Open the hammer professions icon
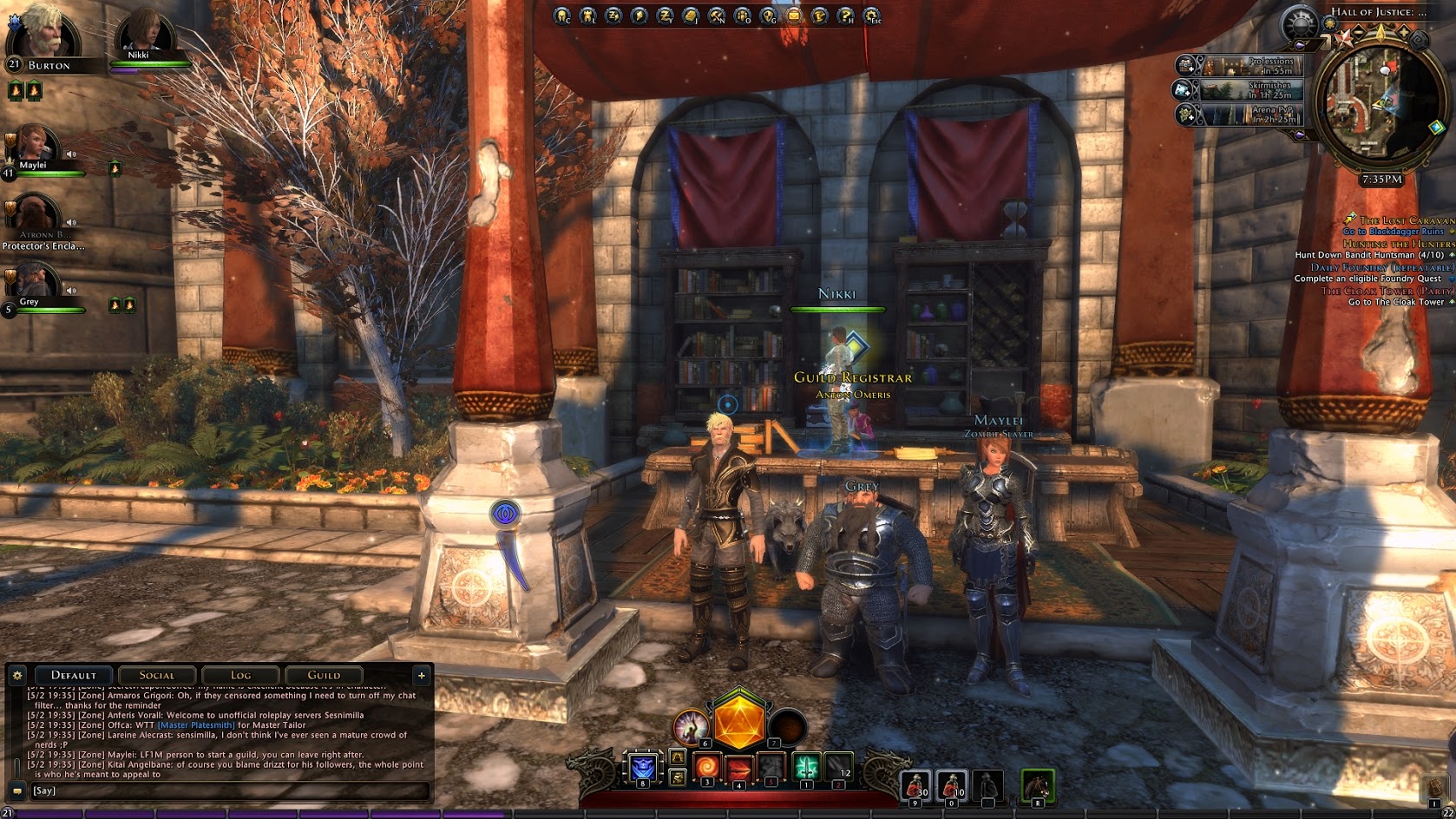Image resolution: width=1456 pixels, height=819 pixels. coord(717,16)
